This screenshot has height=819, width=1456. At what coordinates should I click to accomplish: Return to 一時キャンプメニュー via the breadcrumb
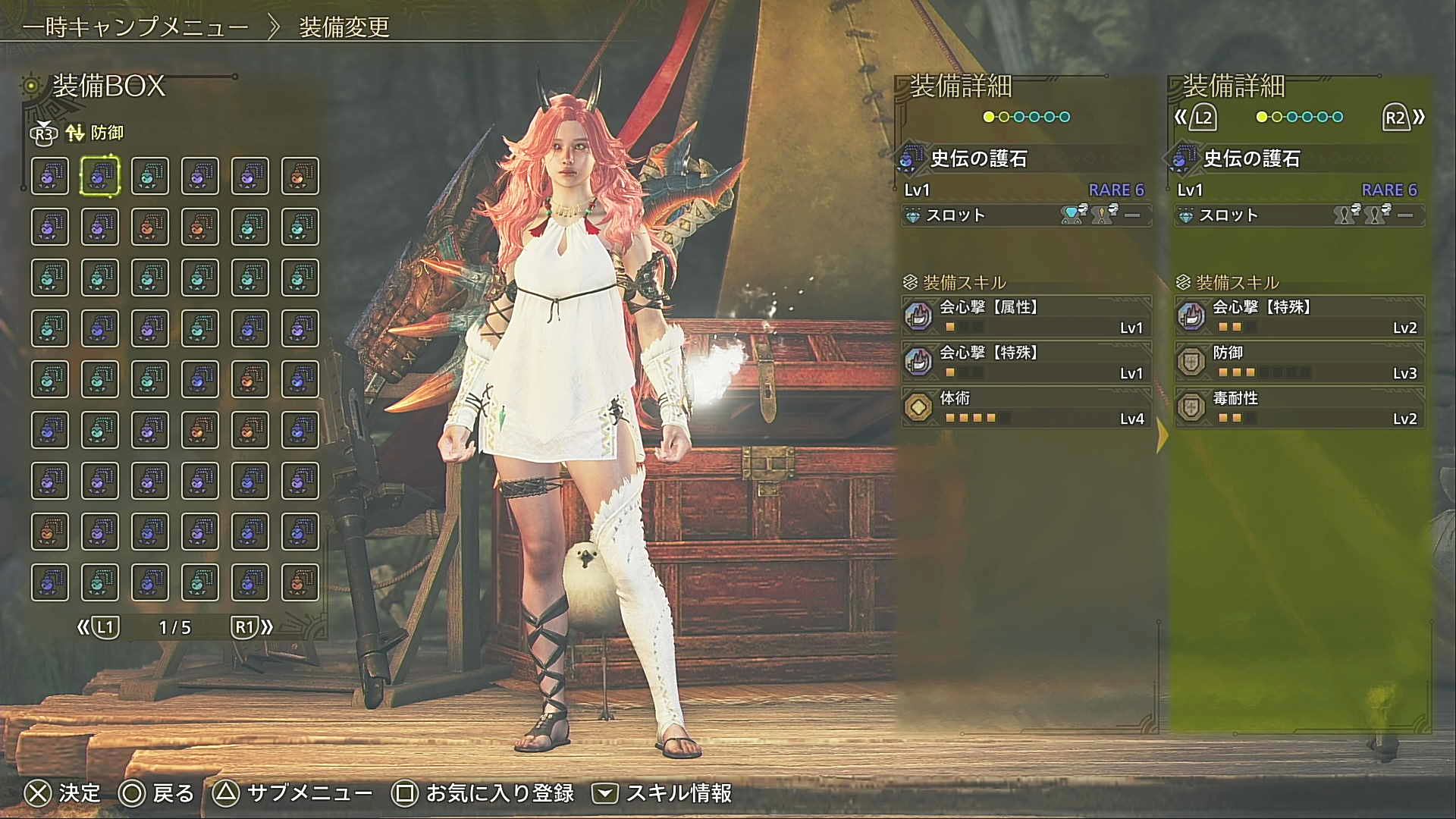coord(136,27)
